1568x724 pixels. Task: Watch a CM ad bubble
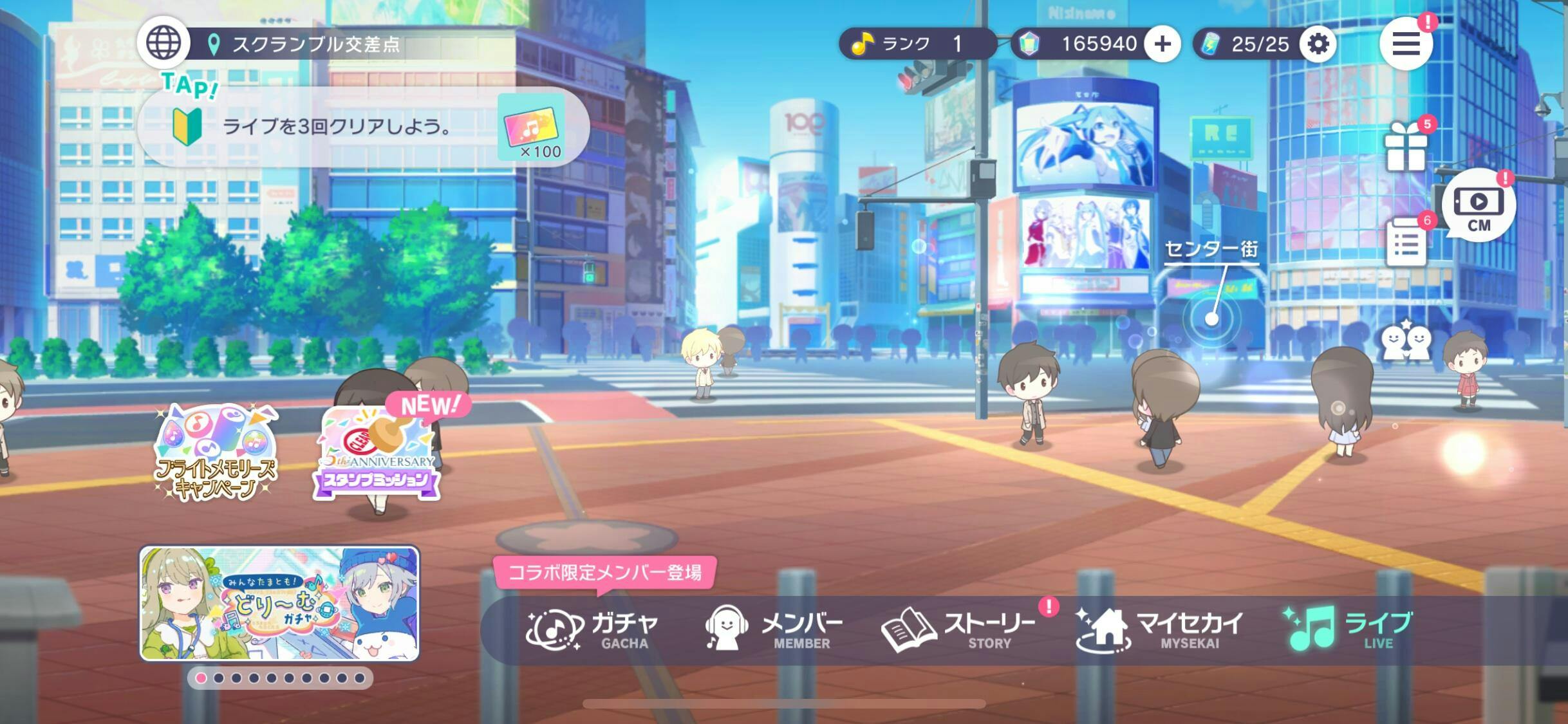point(1479,206)
